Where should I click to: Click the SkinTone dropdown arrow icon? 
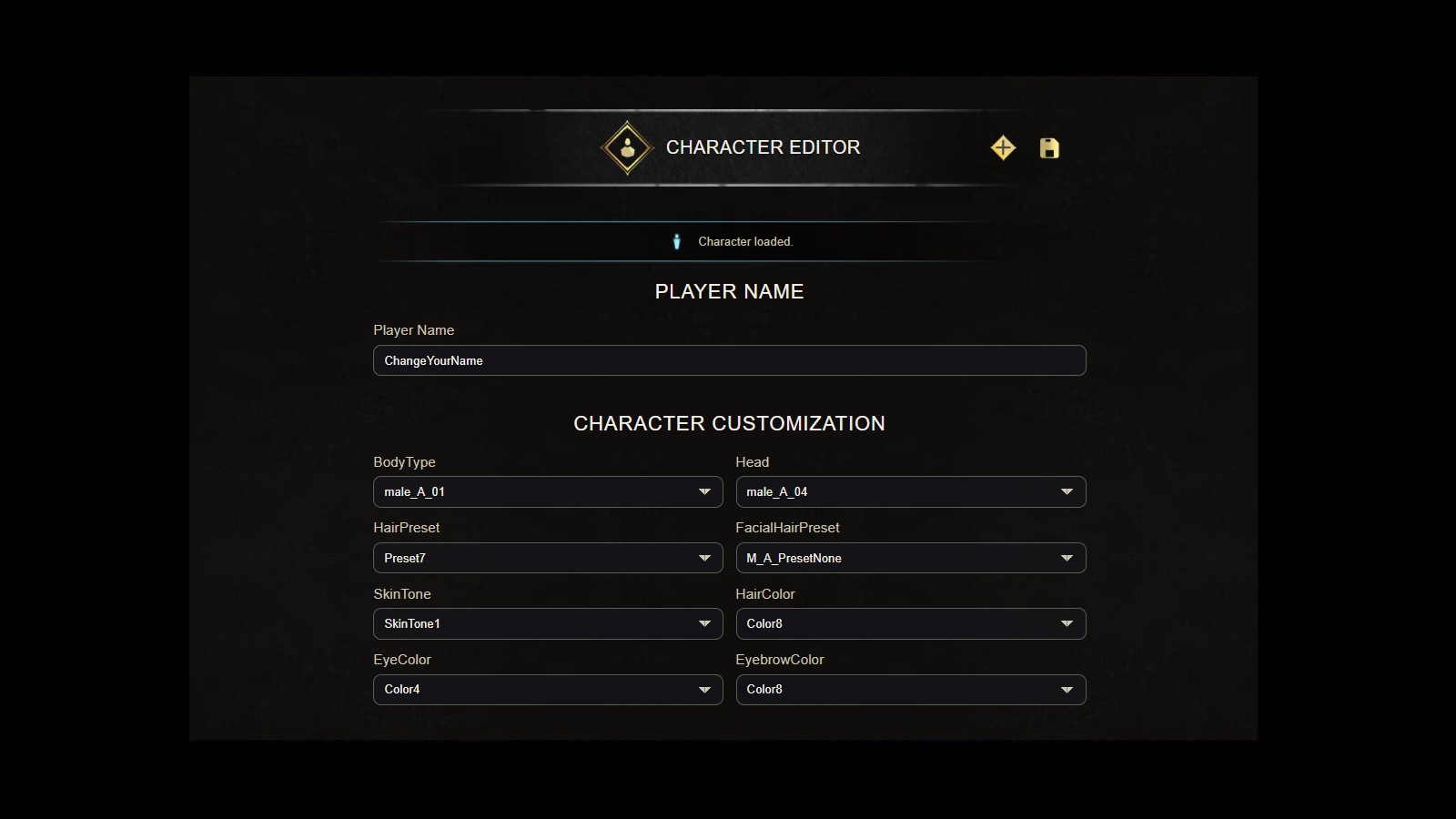[x=703, y=623]
